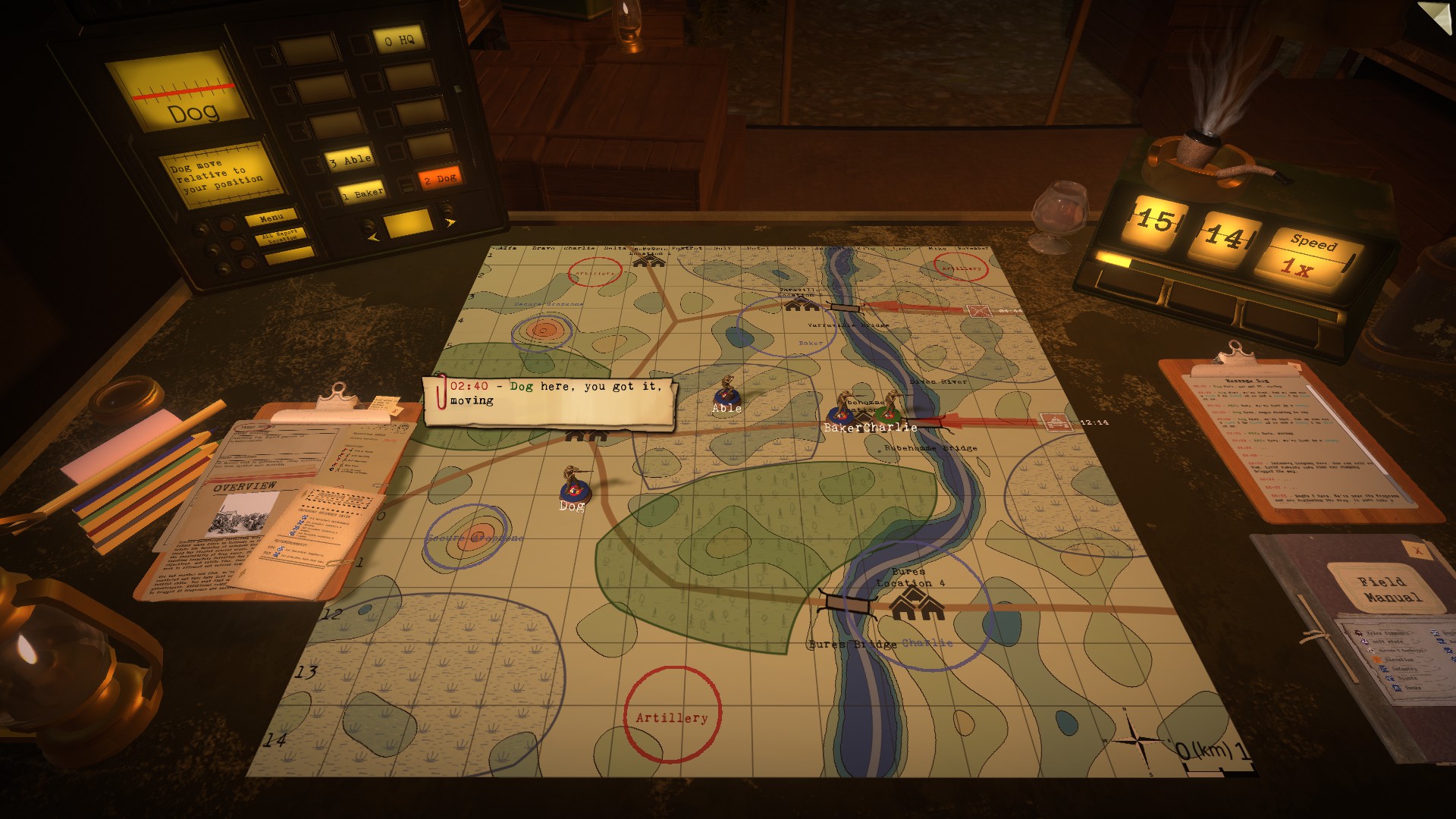The height and width of the screenshot is (819, 1456).
Task: Choose the 1 Baker radio channel
Action: click(x=362, y=193)
